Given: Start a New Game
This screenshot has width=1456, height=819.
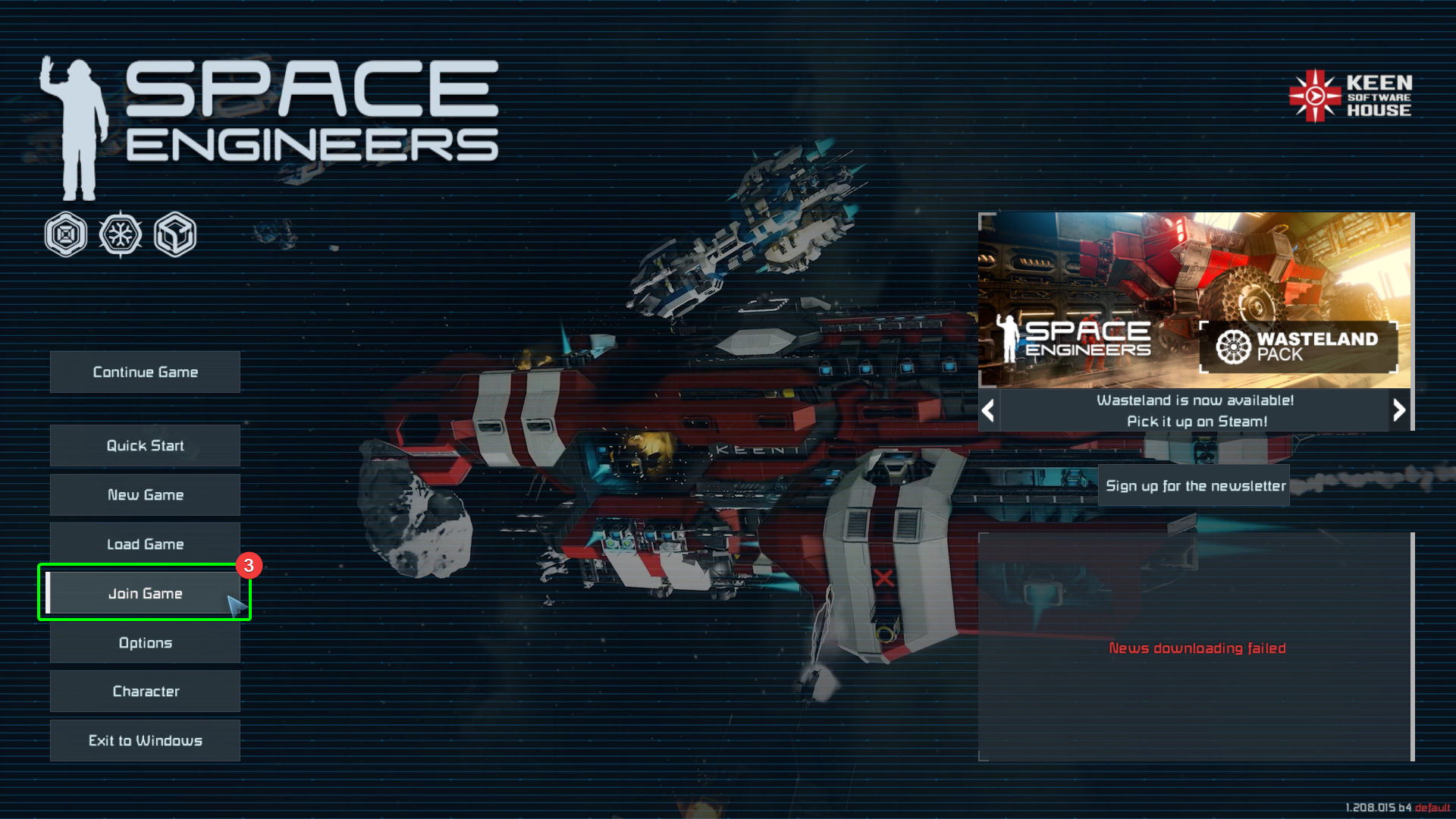Looking at the screenshot, I should pyautogui.click(x=145, y=494).
